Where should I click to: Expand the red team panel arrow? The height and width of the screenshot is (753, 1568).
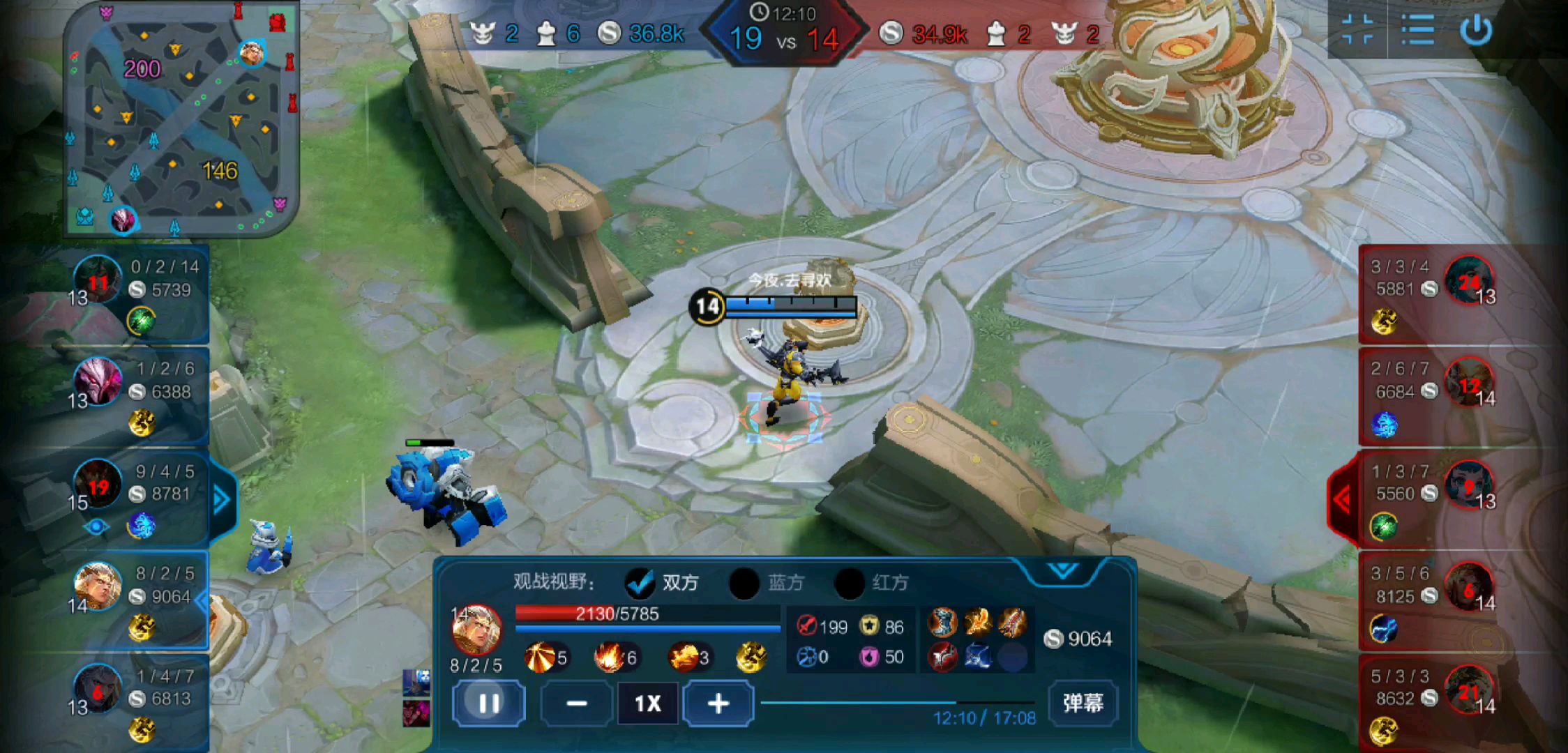point(1342,499)
